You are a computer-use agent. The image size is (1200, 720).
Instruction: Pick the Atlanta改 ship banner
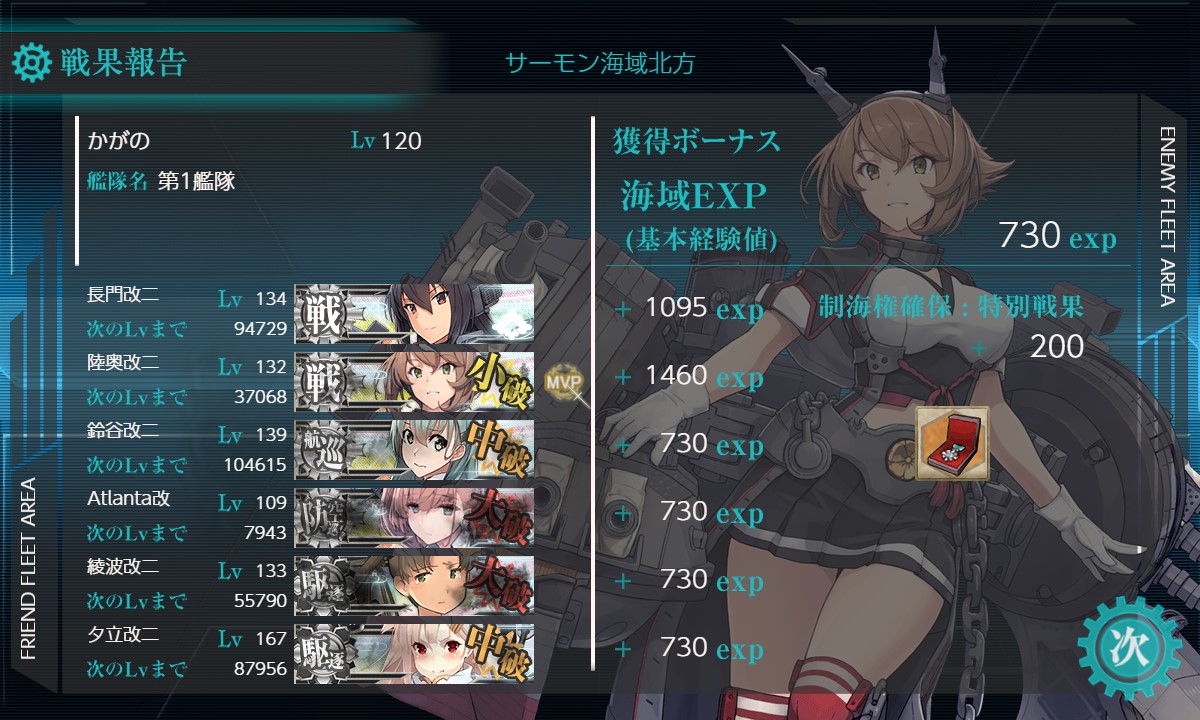pos(414,516)
